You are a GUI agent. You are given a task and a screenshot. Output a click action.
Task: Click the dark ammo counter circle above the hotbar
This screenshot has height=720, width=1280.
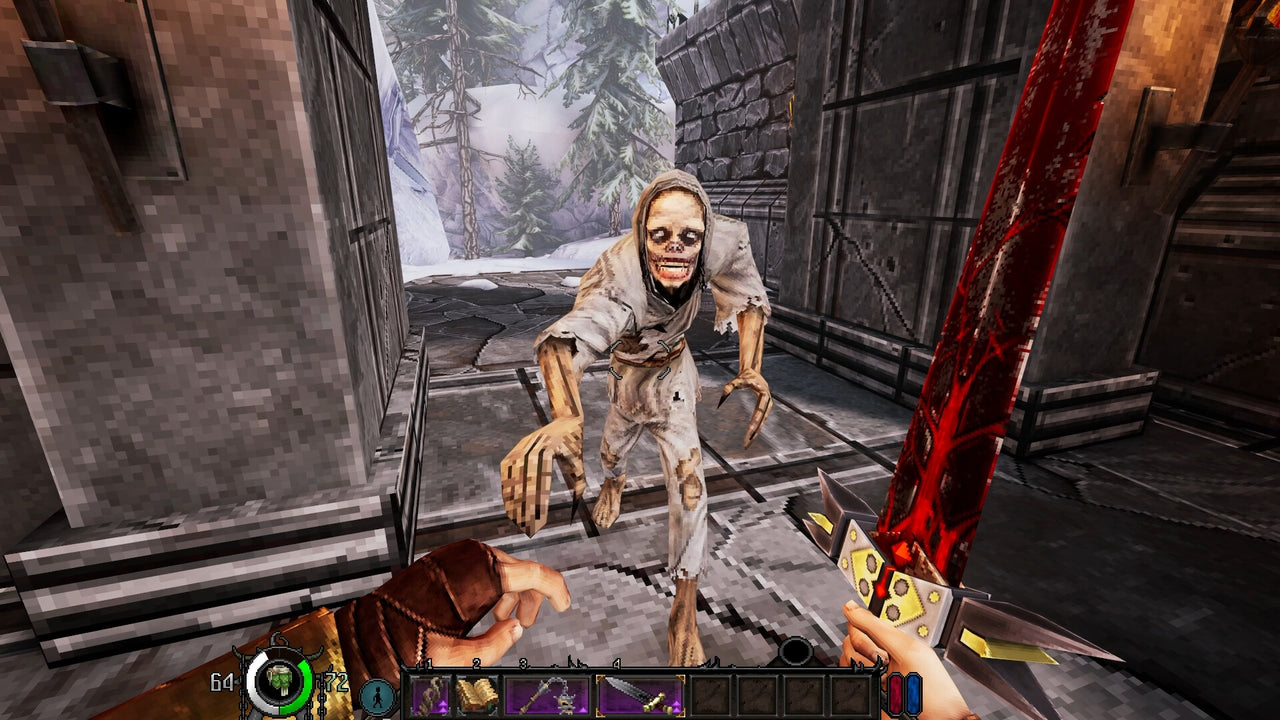click(795, 652)
